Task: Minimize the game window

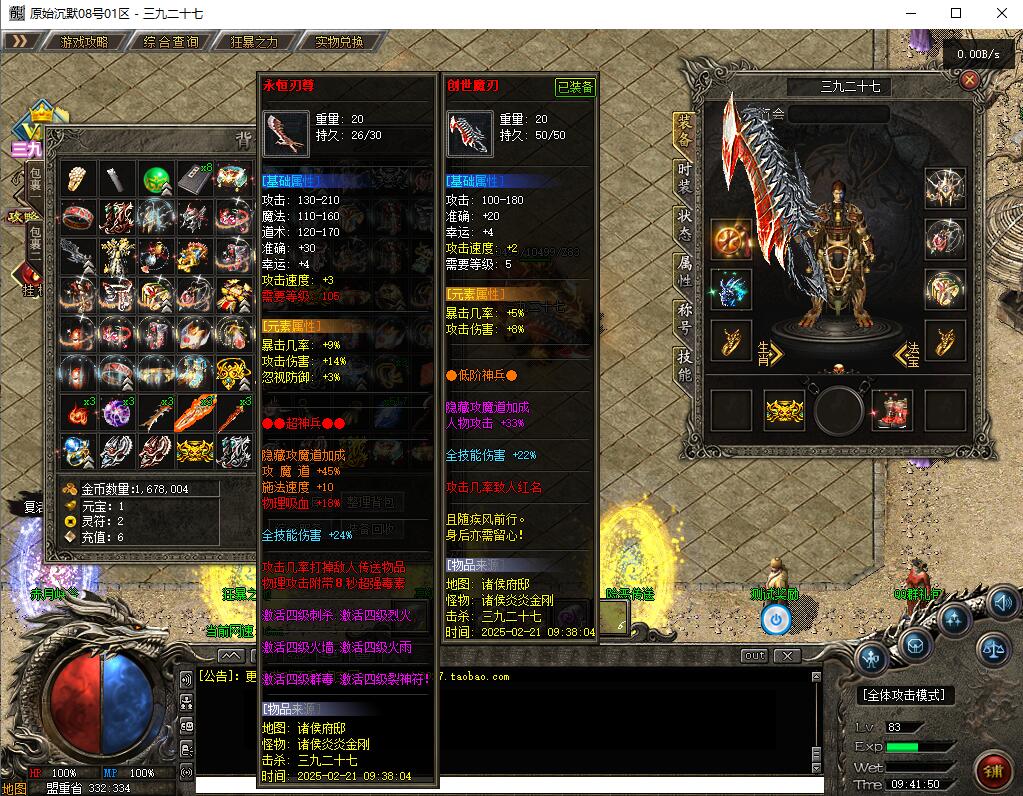Action: (x=910, y=13)
